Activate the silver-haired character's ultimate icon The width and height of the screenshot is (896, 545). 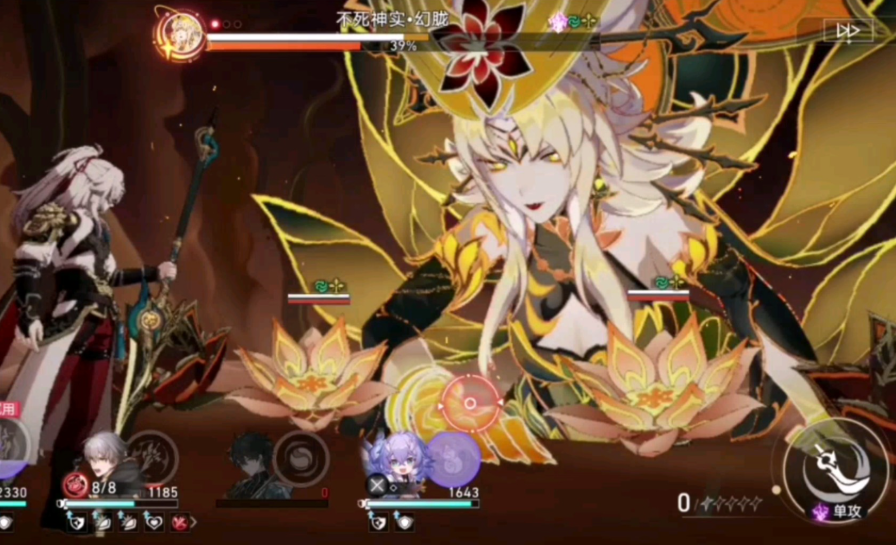coord(153,457)
